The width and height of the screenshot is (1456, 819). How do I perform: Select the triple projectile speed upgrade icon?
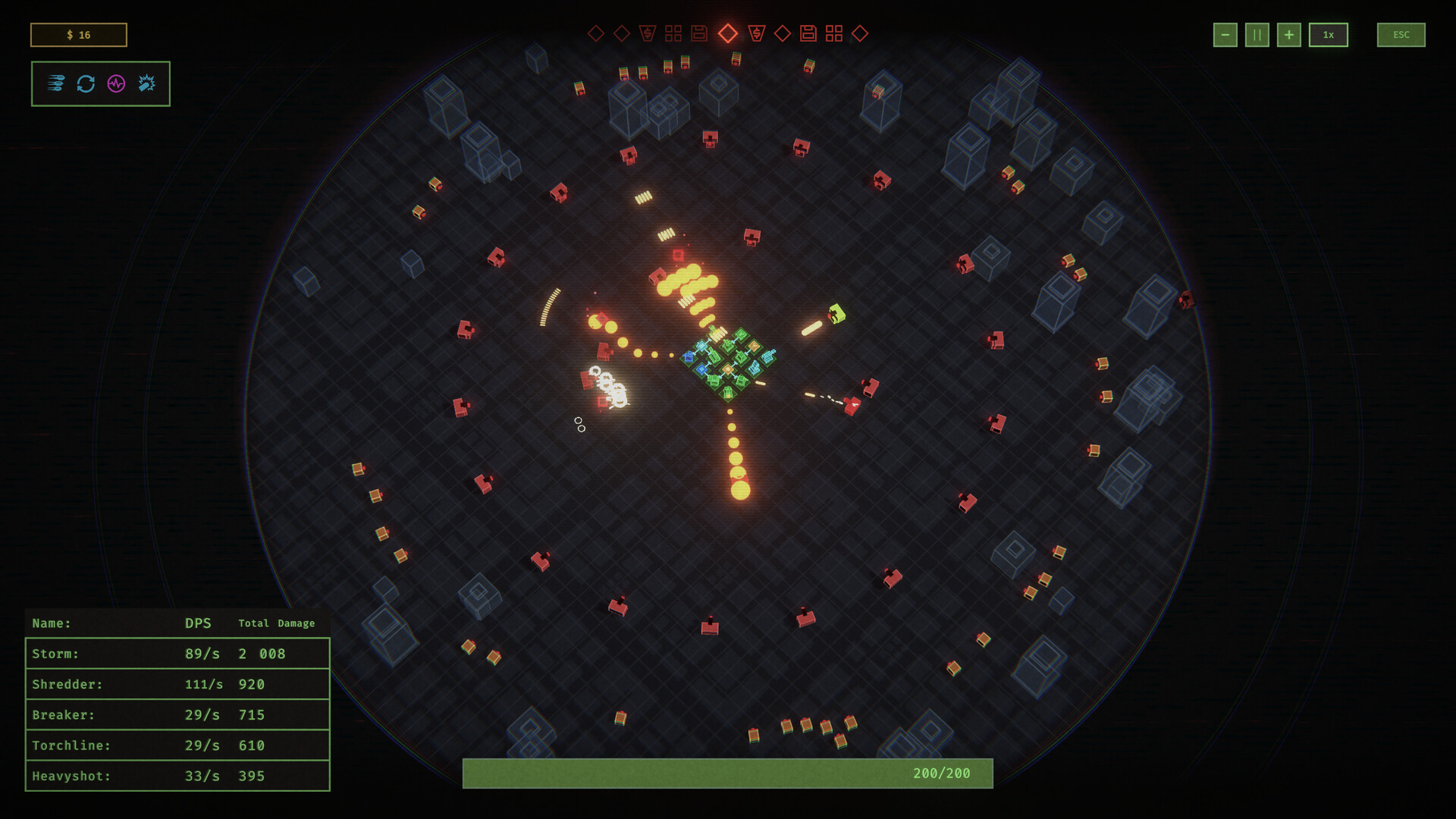[55, 83]
